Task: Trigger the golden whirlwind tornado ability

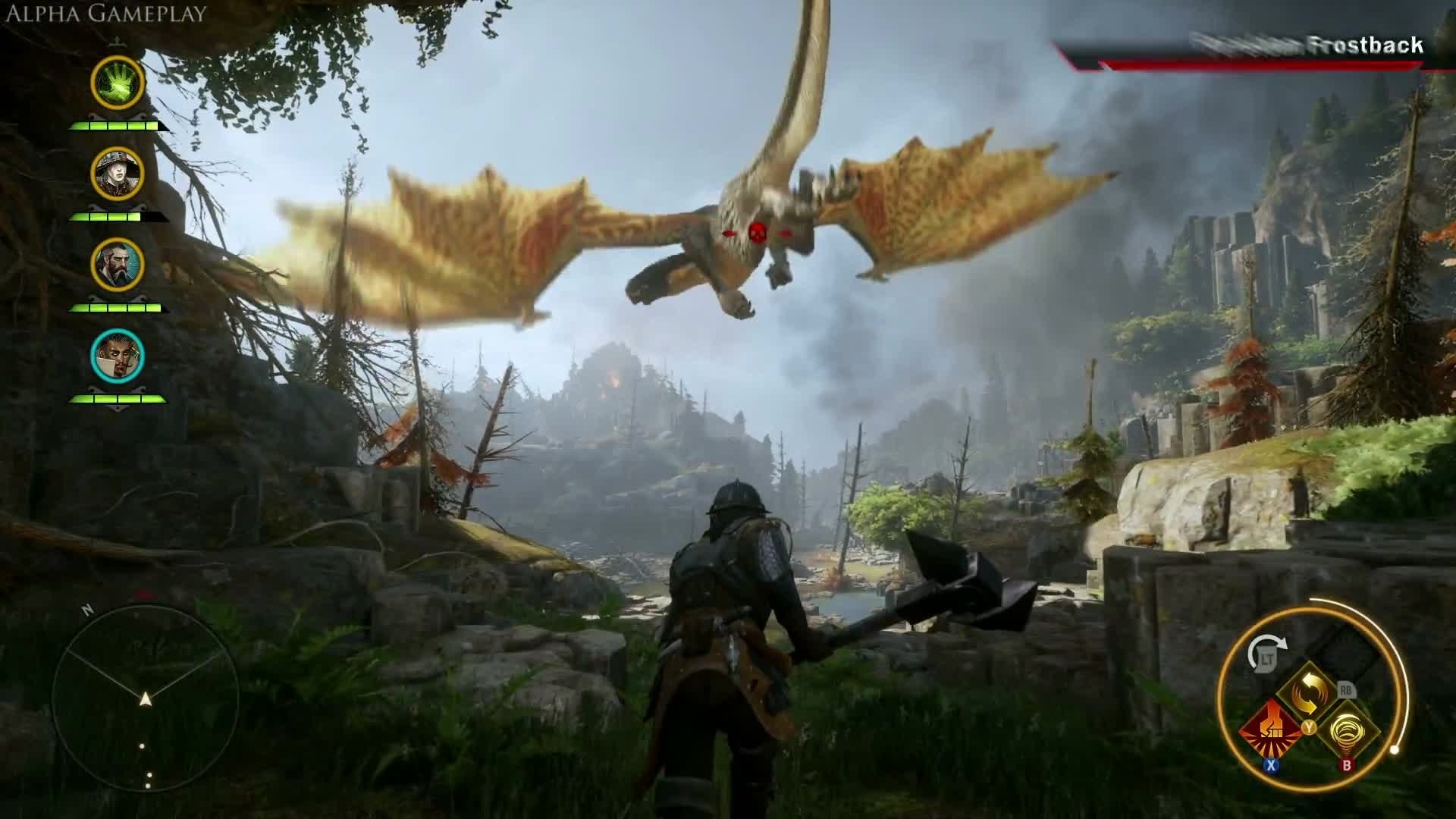Action: (1348, 730)
